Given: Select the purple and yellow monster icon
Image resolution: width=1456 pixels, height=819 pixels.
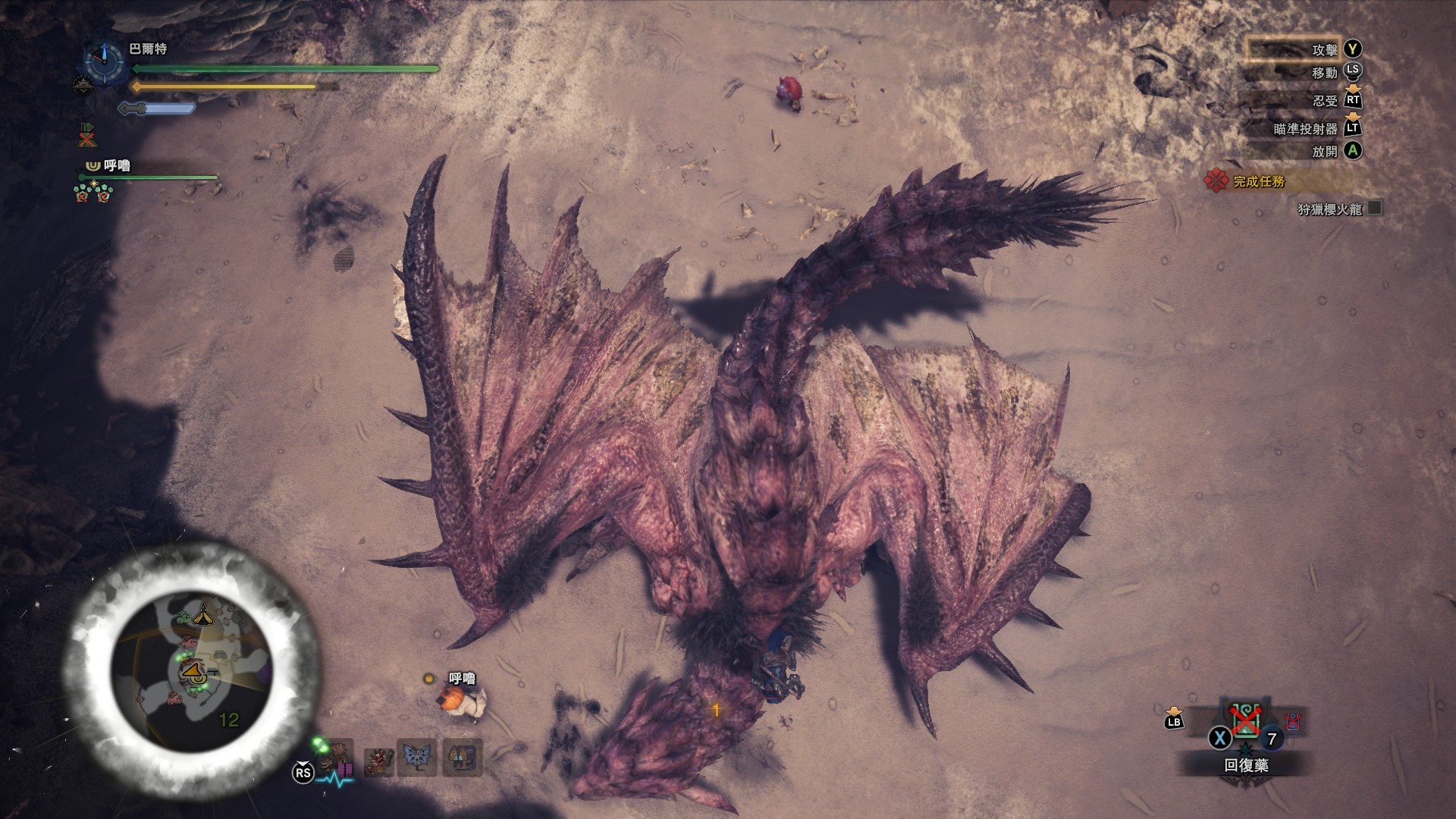Looking at the screenshot, I should (462, 758).
